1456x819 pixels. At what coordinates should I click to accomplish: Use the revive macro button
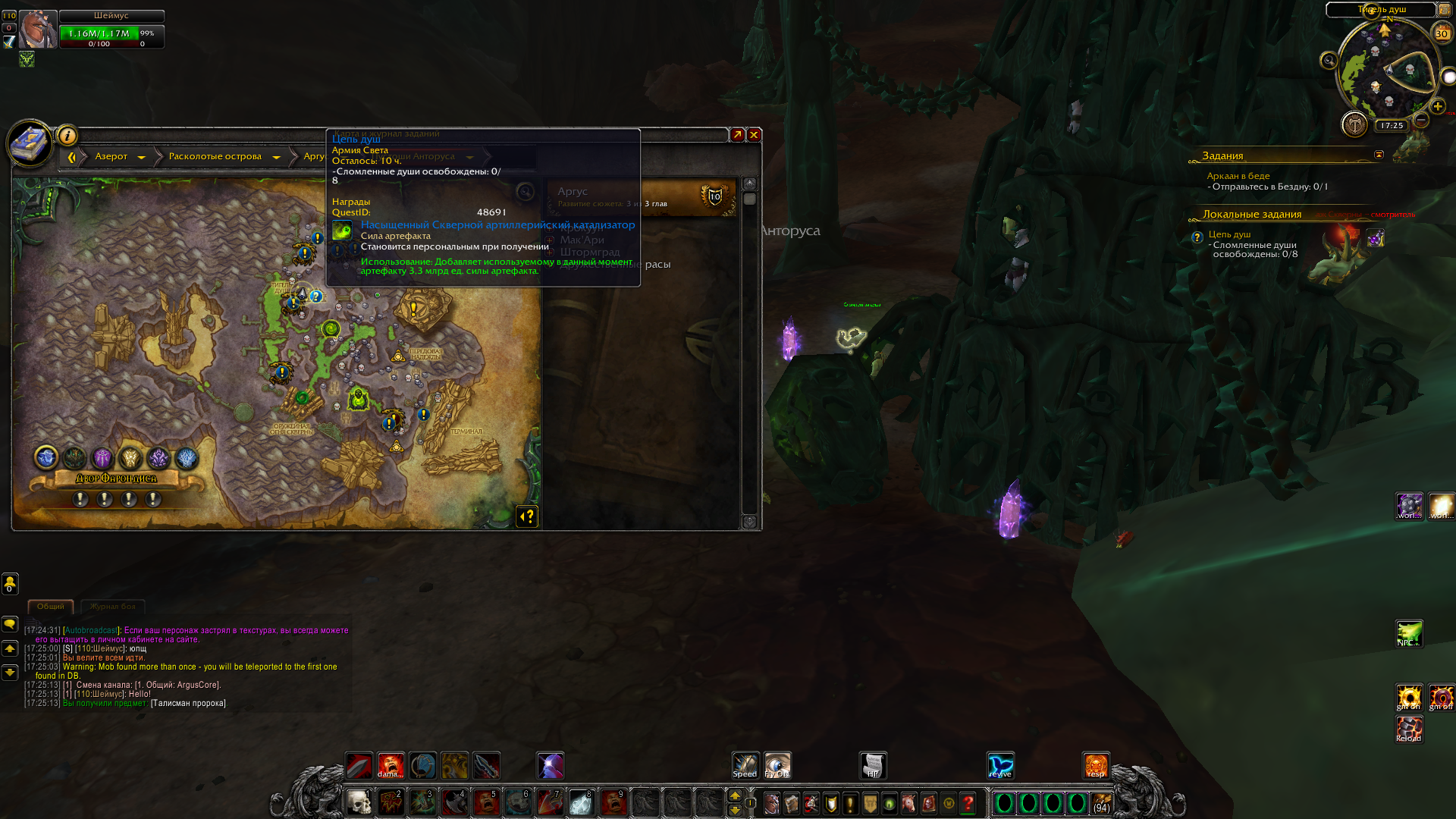tap(1000, 766)
